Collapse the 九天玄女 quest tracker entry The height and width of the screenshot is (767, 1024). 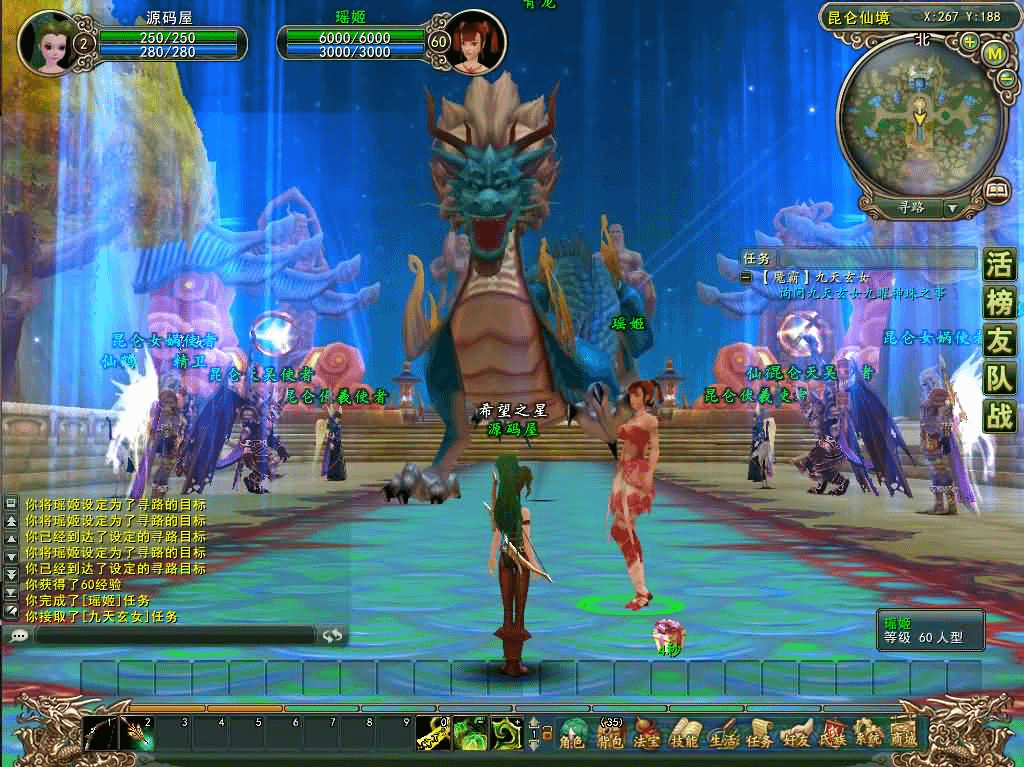(x=746, y=277)
